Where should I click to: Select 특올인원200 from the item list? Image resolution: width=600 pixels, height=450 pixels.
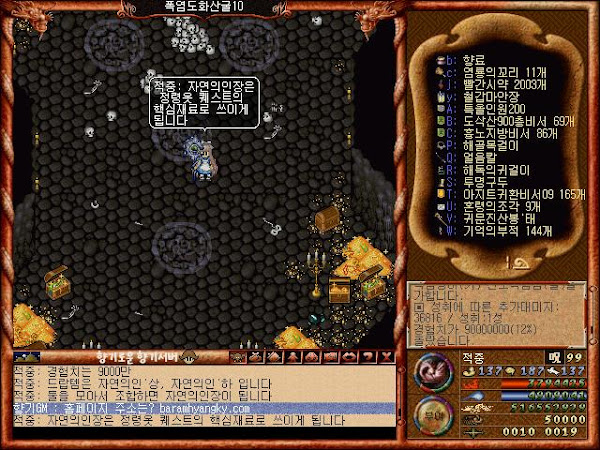(x=486, y=109)
